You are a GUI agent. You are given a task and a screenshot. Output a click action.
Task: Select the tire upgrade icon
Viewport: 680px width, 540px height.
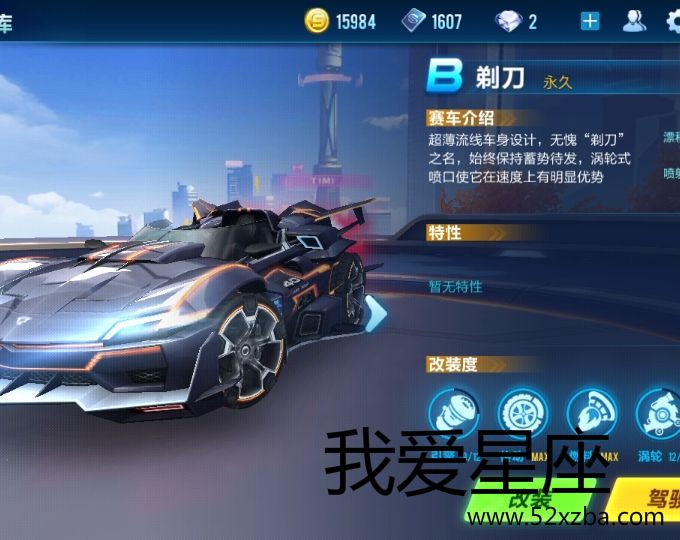[522, 414]
